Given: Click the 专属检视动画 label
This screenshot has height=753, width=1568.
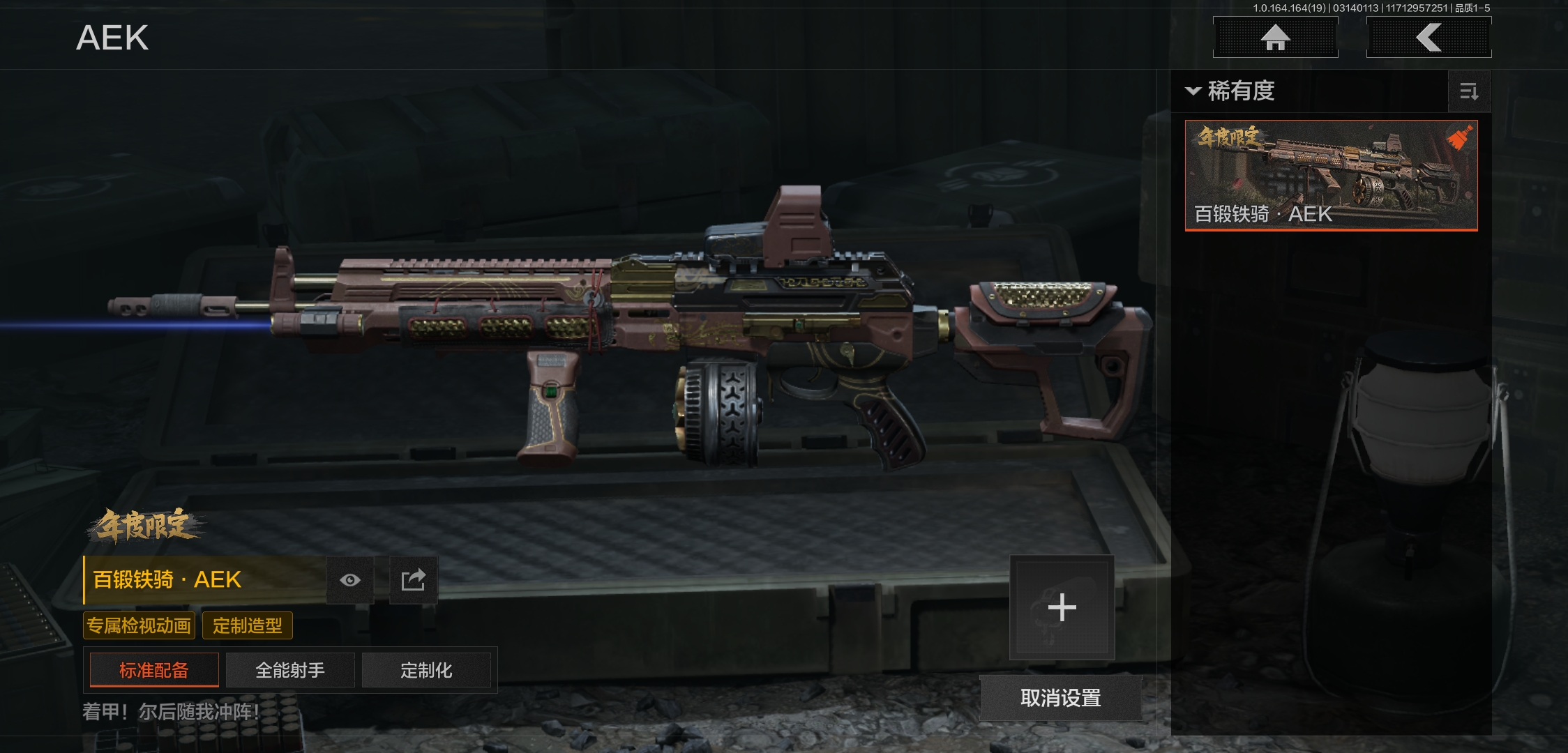Looking at the screenshot, I should pos(140,625).
